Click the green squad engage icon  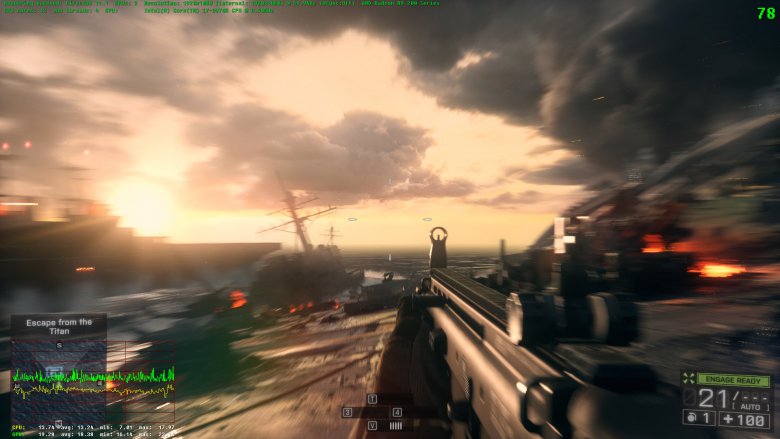coord(688,379)
